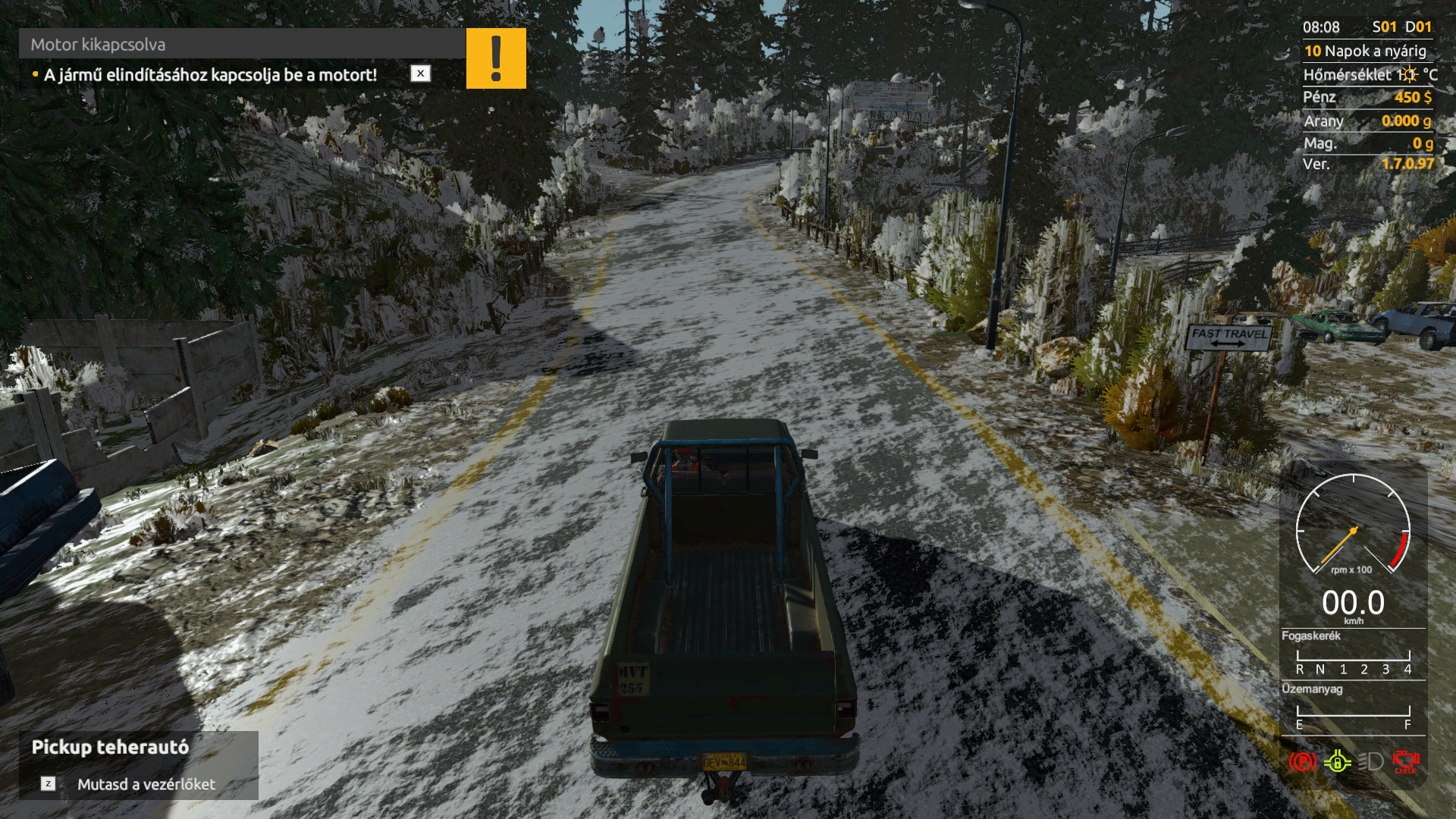This screenshot has width=1456, height=819.
Task: Toggle the grey headlights icon
Action: tap(1370, 761)
